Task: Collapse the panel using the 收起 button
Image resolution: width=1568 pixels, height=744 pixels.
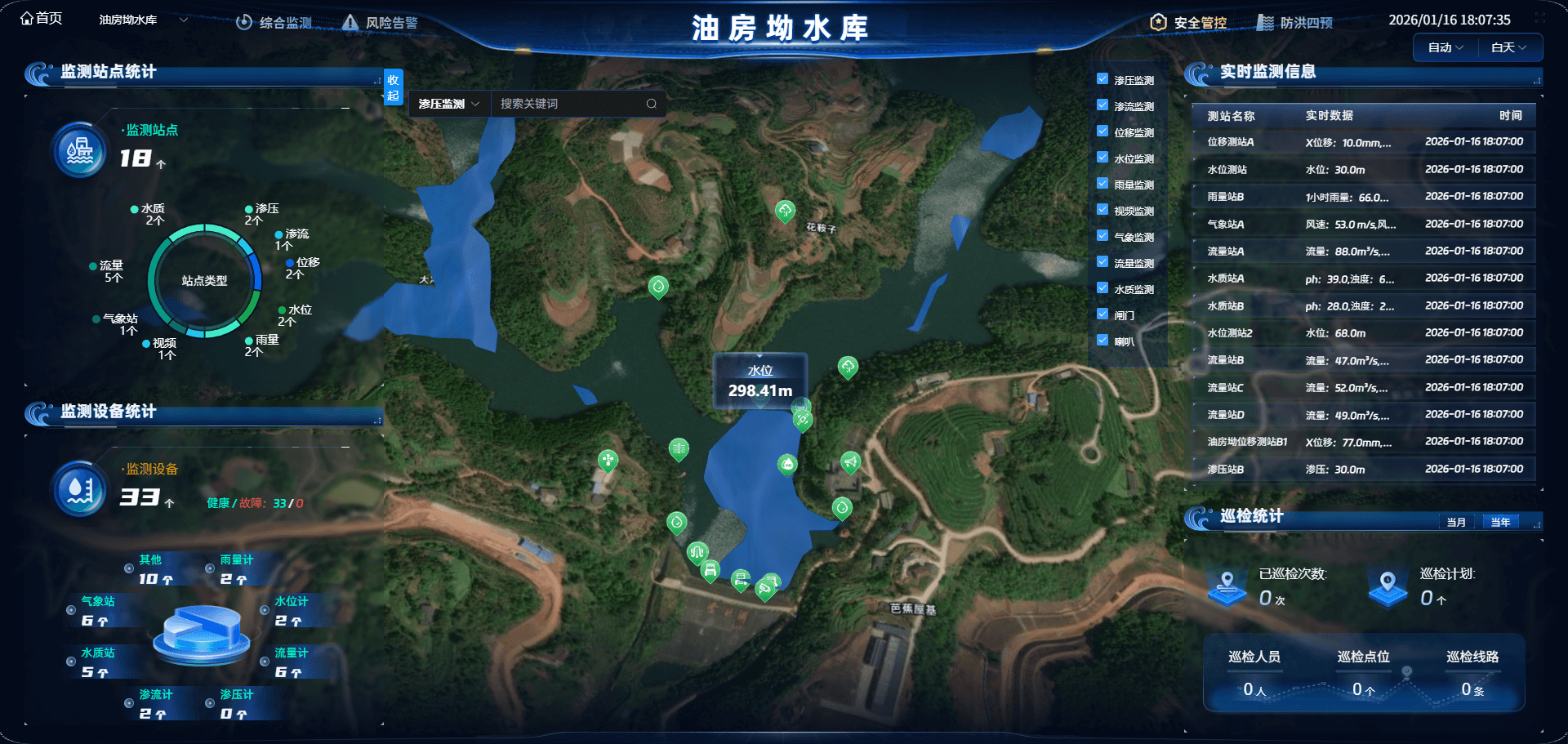Action: point(393,87)
